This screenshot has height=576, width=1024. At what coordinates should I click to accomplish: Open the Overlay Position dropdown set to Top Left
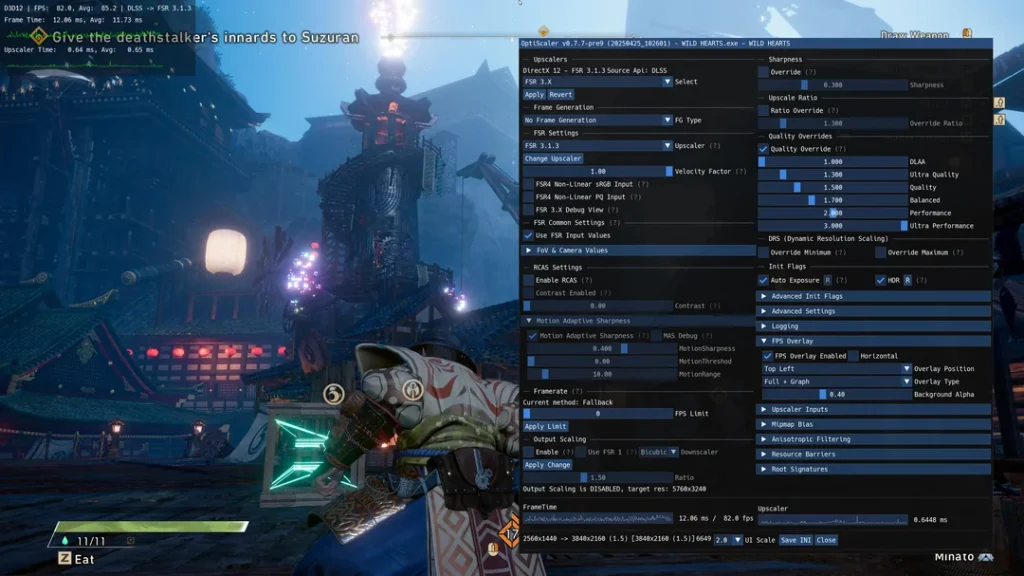point(836,369)
